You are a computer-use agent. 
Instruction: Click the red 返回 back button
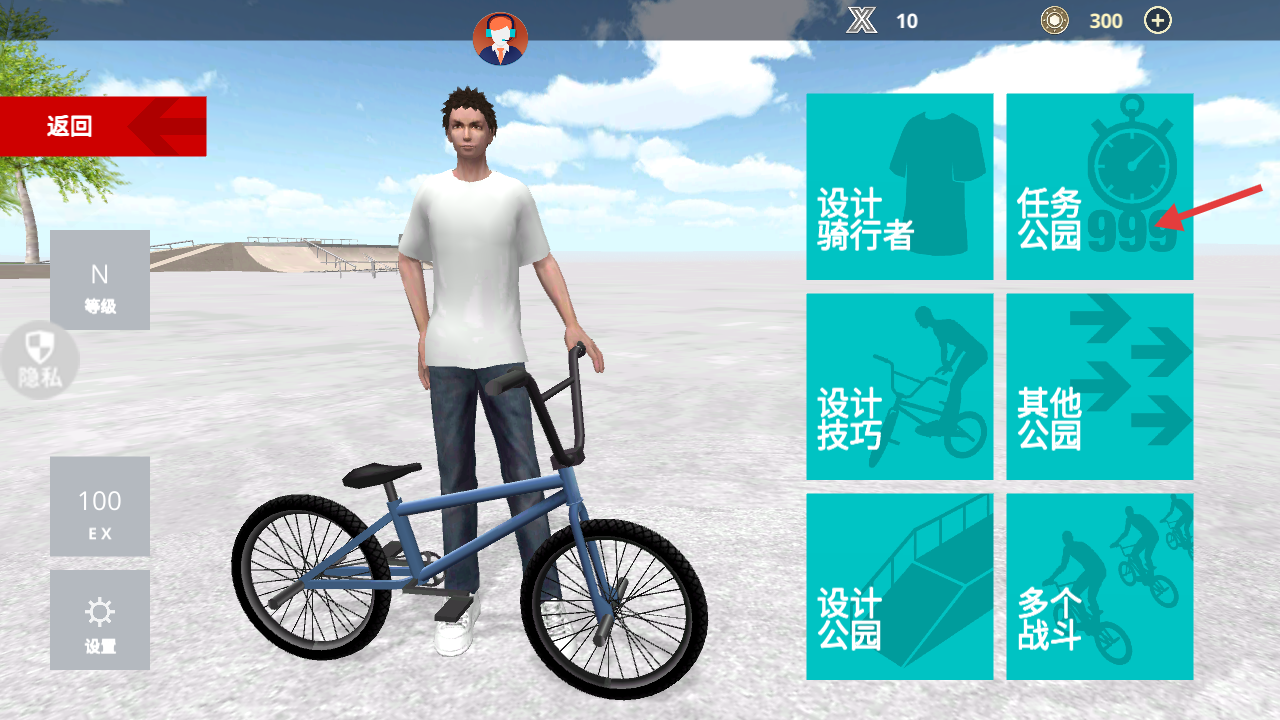102,126
